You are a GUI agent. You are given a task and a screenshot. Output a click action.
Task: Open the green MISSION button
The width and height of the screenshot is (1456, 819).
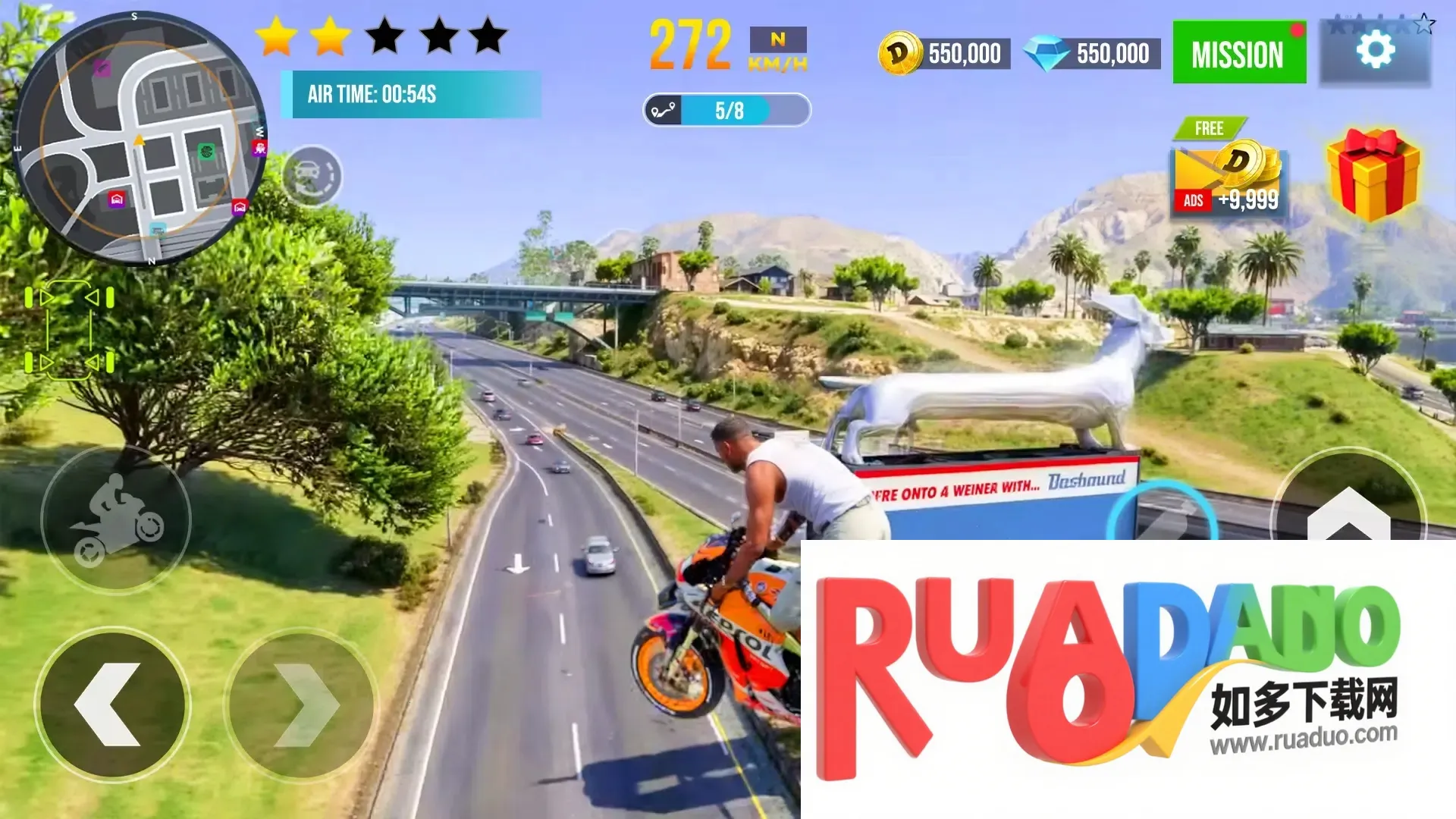(x=1238, y=53)
